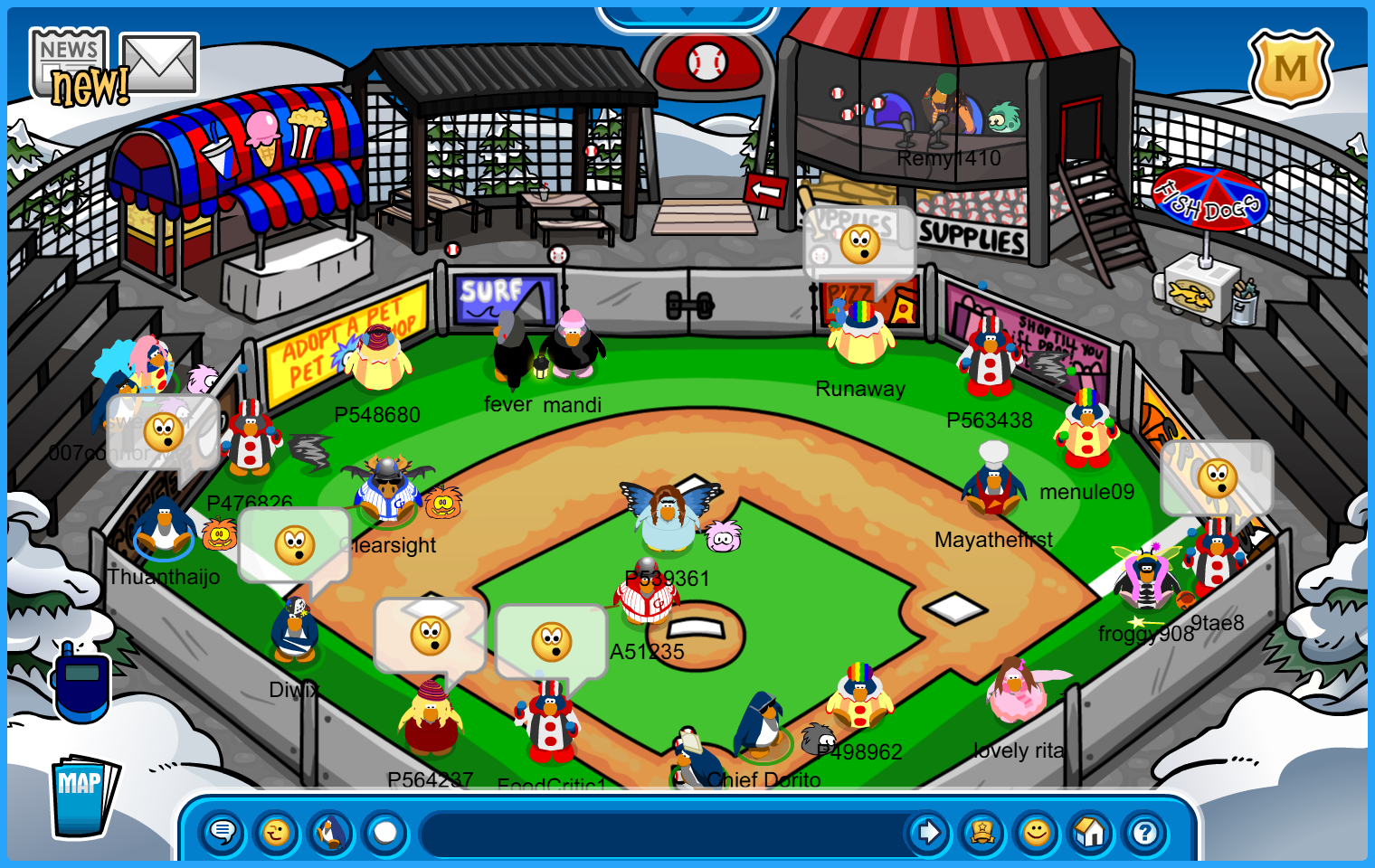Open the blue spy phone
This screenshot has height=868, width=1375.
click(x=81, y=684)
